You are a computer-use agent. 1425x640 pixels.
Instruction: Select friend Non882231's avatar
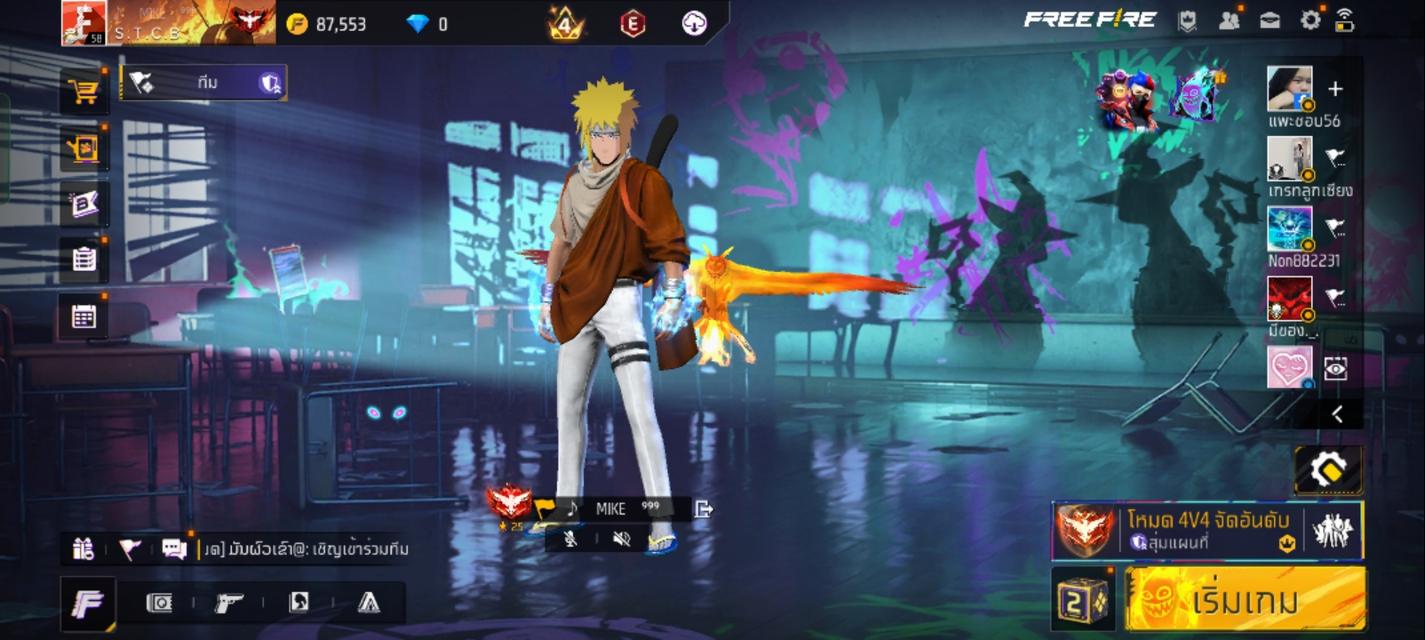pos(1289,229)
